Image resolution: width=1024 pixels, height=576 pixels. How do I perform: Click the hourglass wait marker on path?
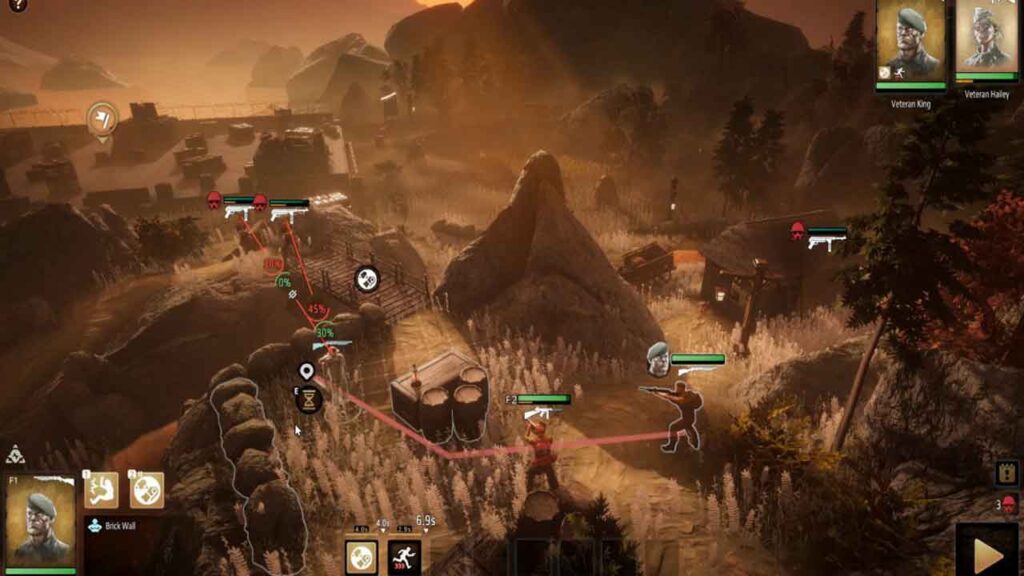pos(309,399)
